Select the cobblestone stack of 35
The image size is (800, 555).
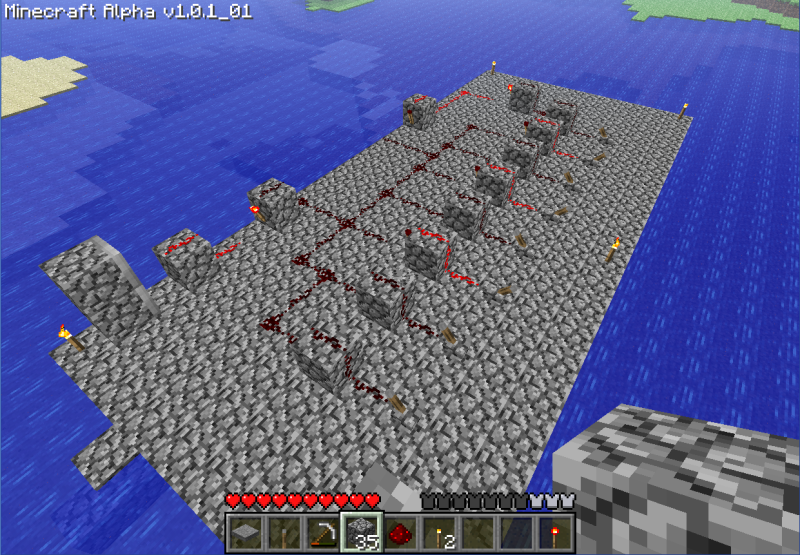point(361,531)
